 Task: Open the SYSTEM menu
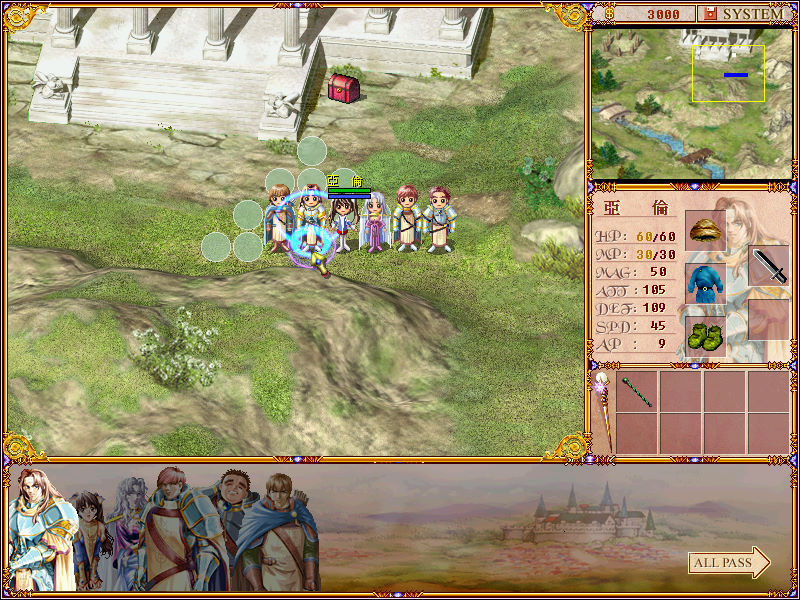coord(744,14)
